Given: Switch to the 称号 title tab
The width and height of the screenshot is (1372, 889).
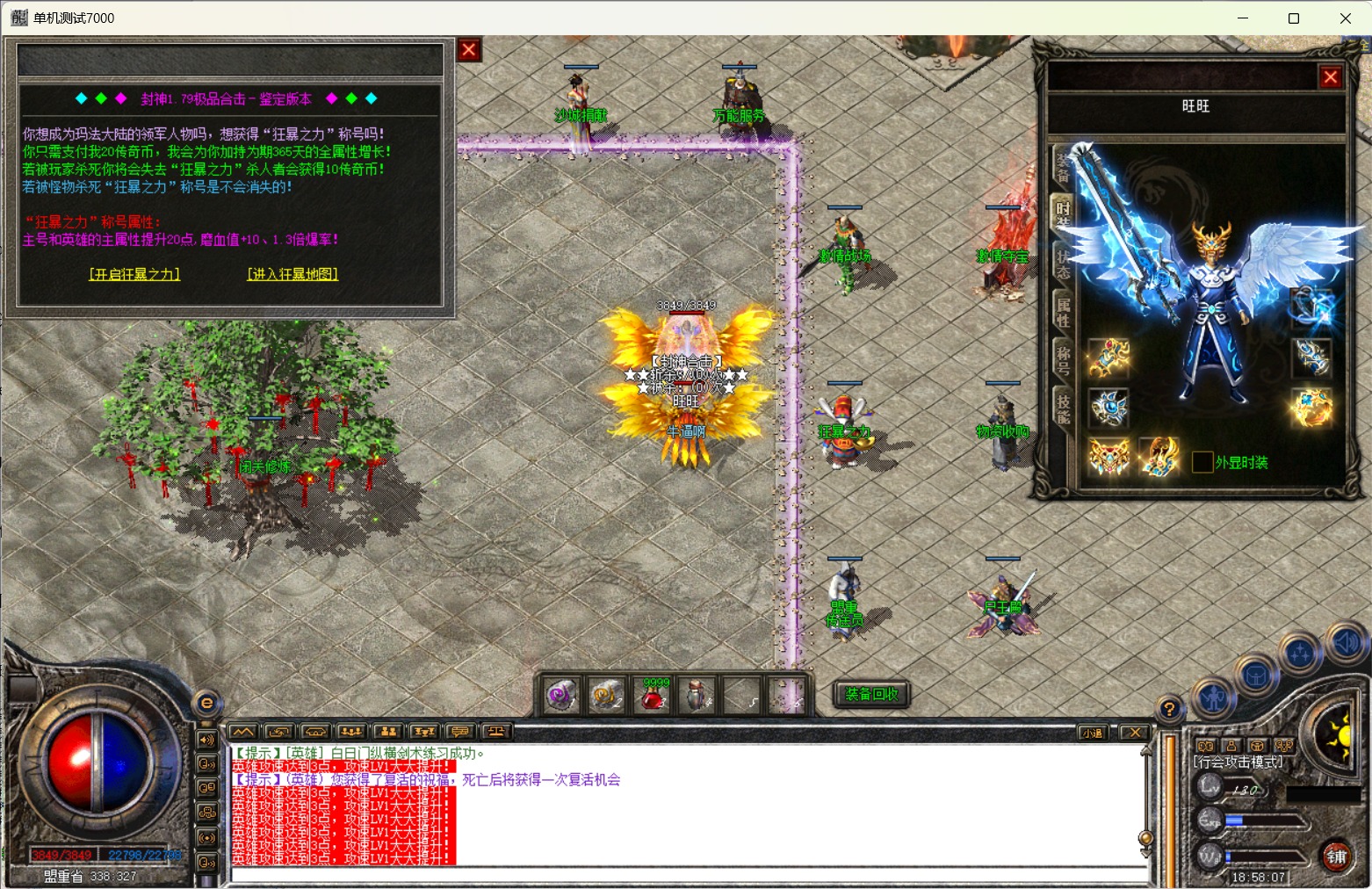Looking at the screenshot, I should point(1063,360).
